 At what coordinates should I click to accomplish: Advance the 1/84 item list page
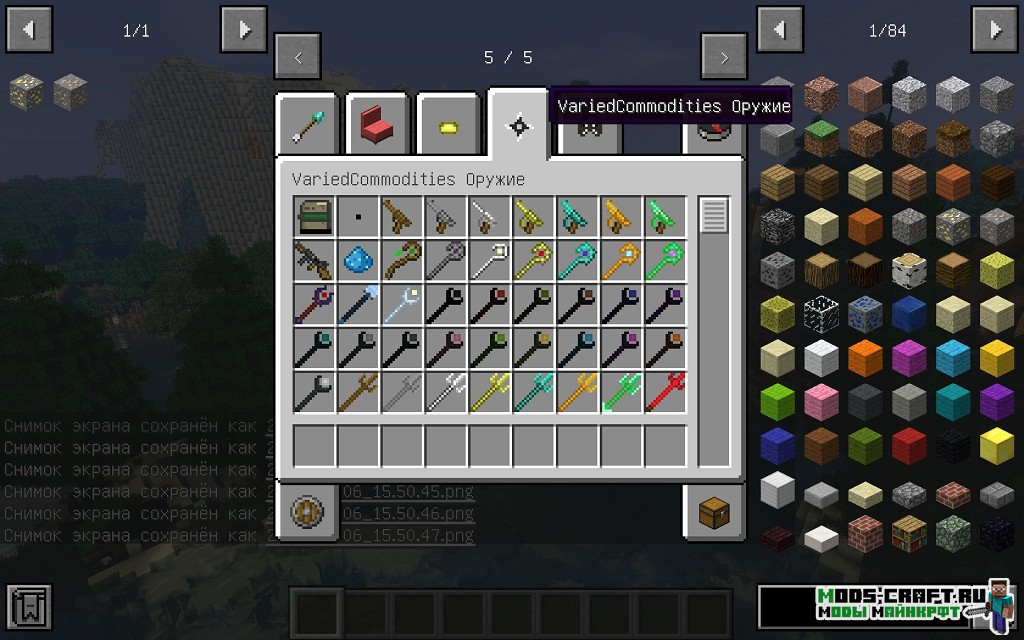[995, 30]
